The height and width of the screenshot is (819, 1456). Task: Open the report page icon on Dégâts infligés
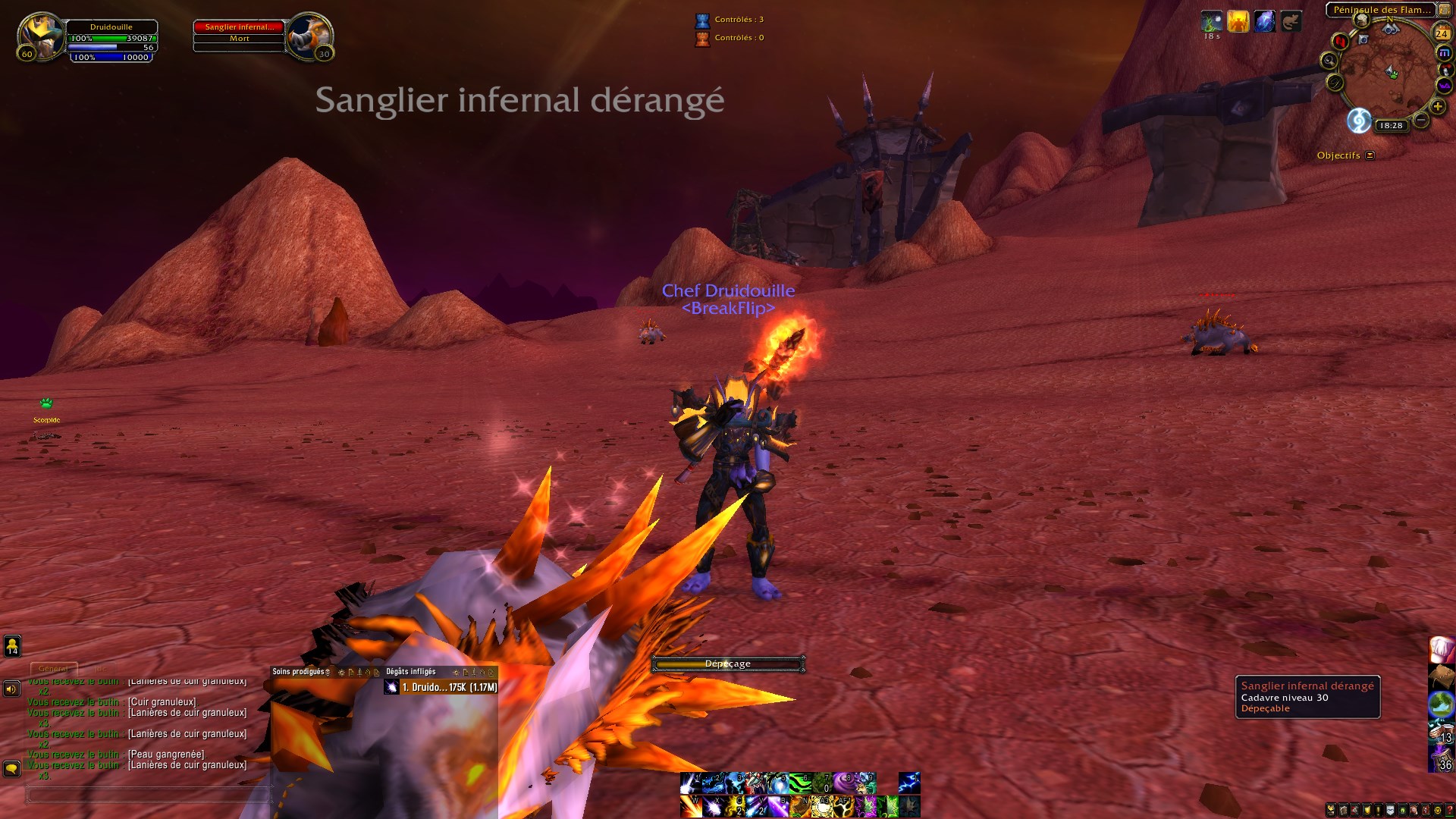pos(466,673)
